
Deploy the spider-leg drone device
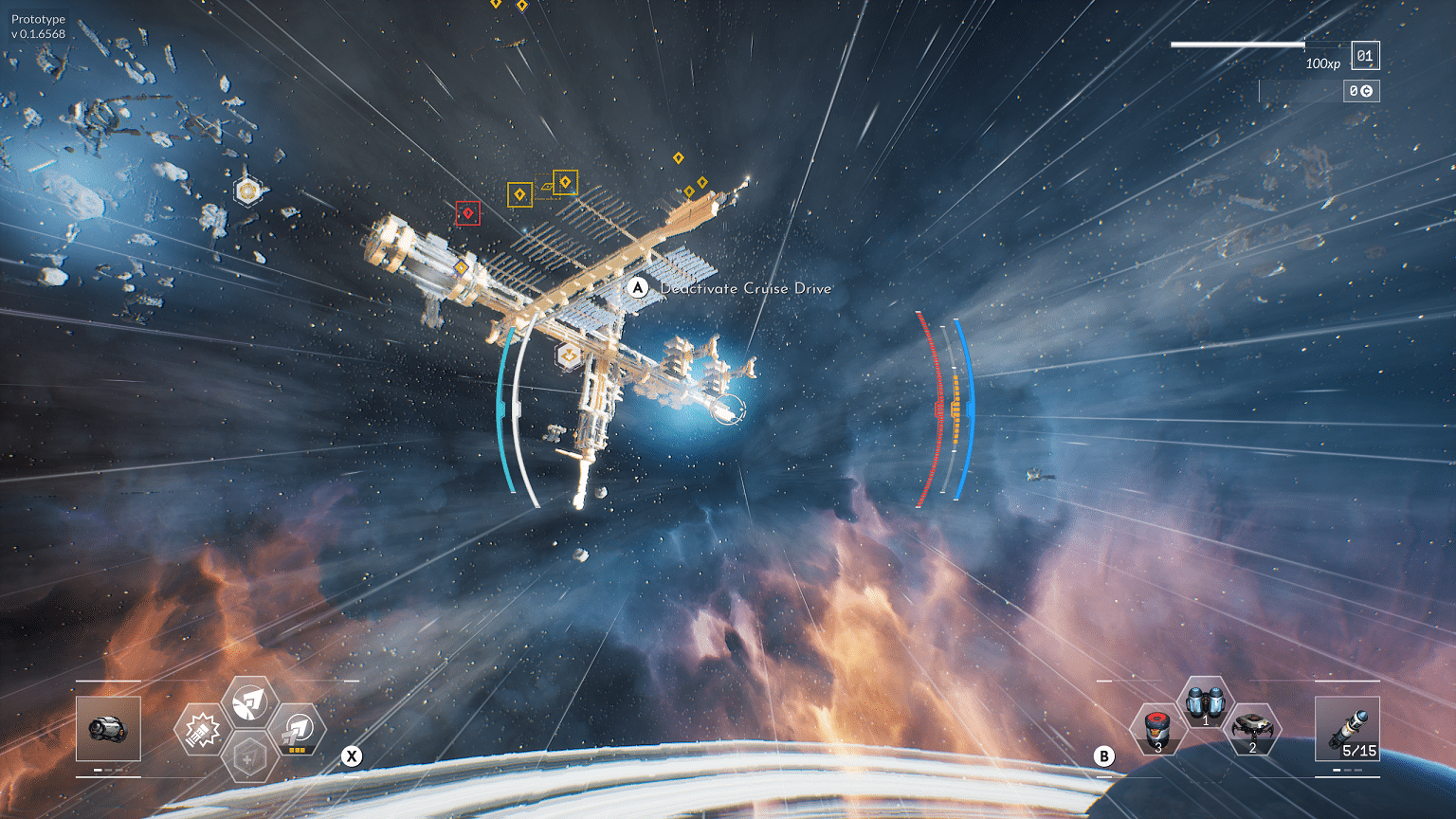[1253, 730]
